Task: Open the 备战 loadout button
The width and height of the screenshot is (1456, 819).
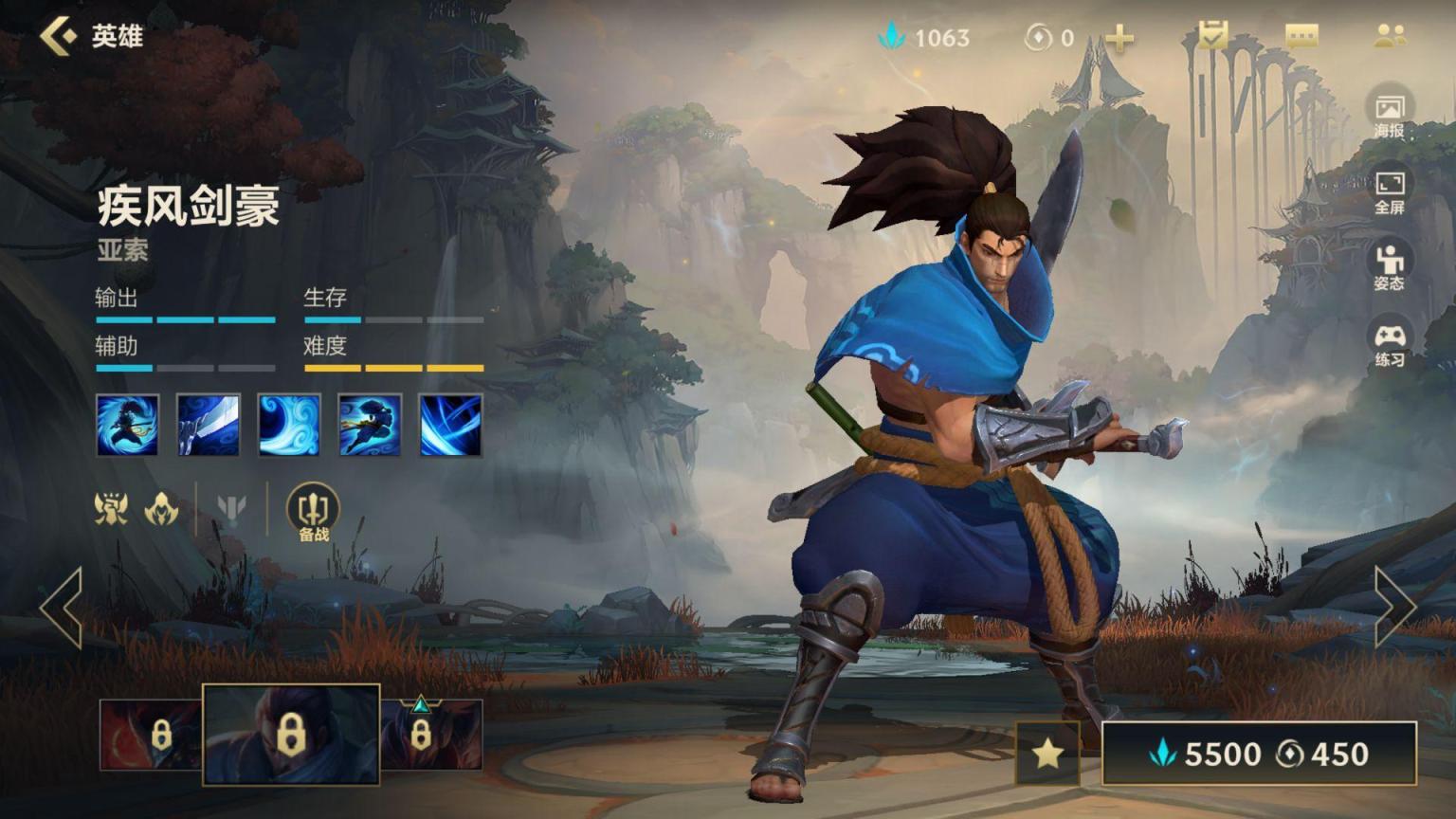Action: click(313, 513)
